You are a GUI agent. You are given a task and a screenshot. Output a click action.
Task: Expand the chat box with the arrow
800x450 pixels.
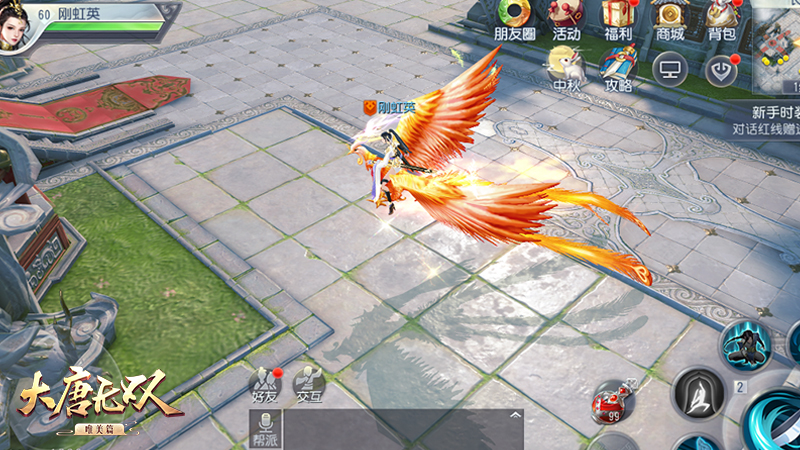516,414
